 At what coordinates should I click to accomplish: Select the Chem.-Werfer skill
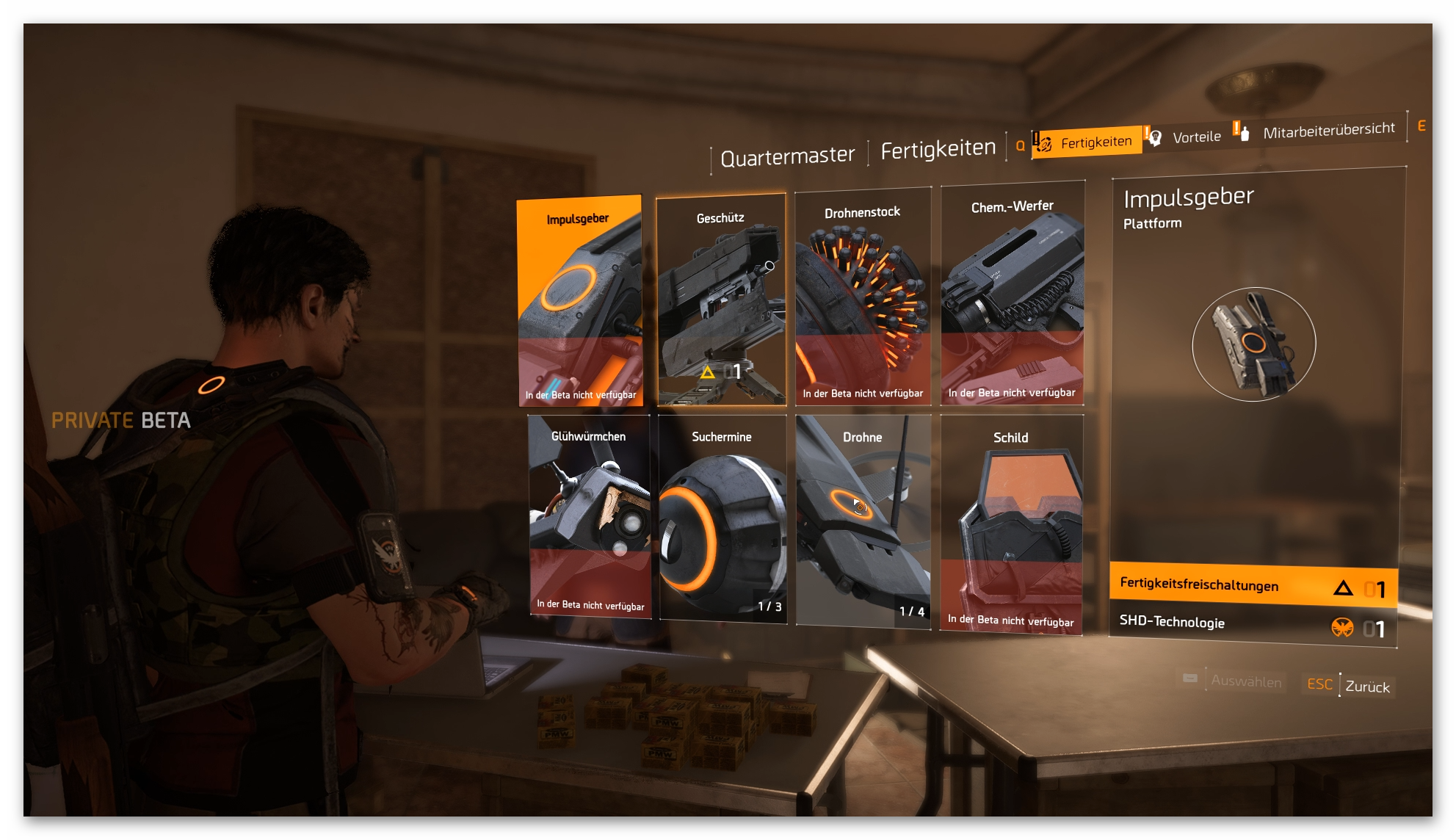[x=1012, y=294]
